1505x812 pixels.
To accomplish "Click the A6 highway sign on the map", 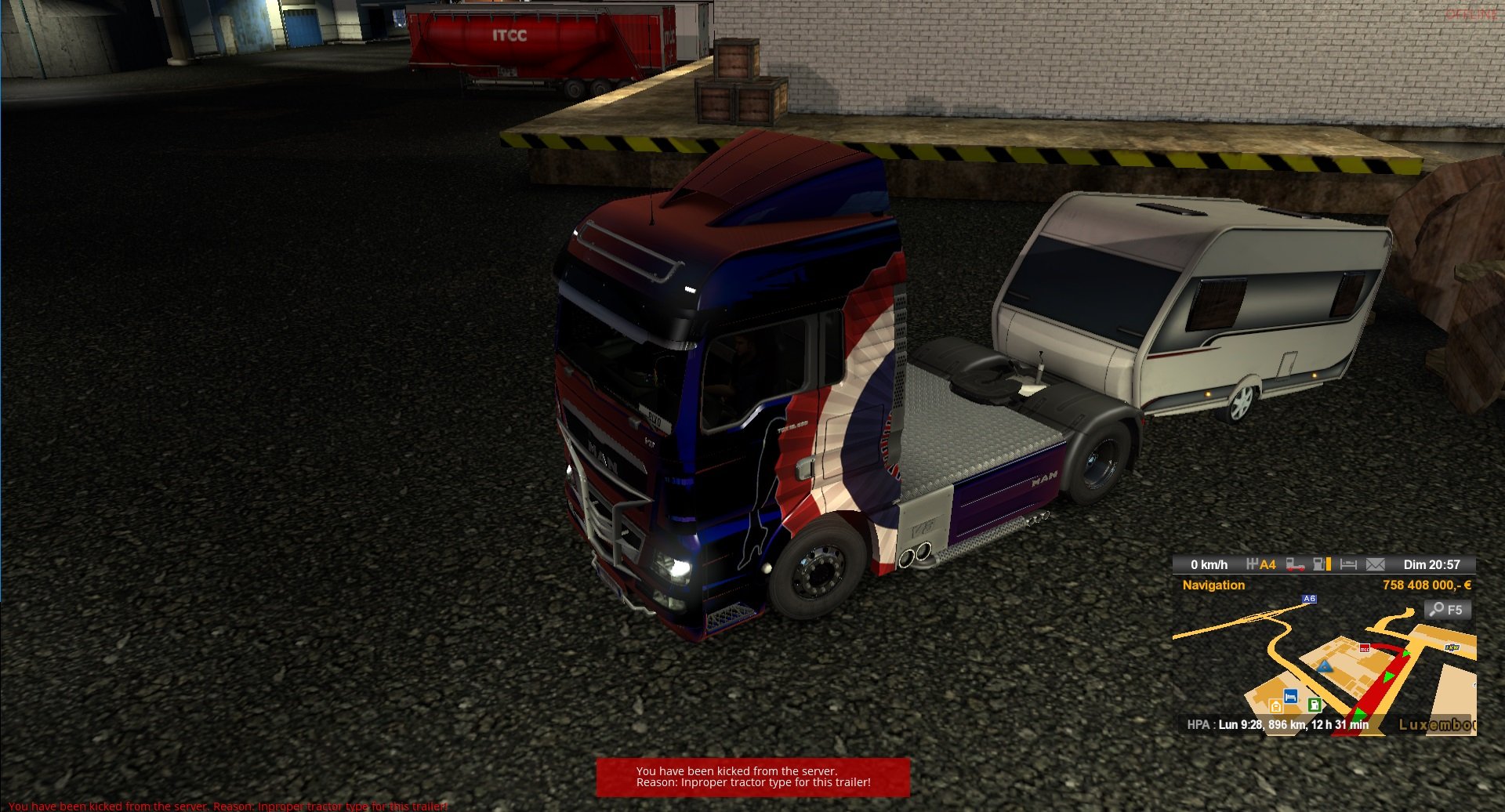I will click(x=1309, y=599).
